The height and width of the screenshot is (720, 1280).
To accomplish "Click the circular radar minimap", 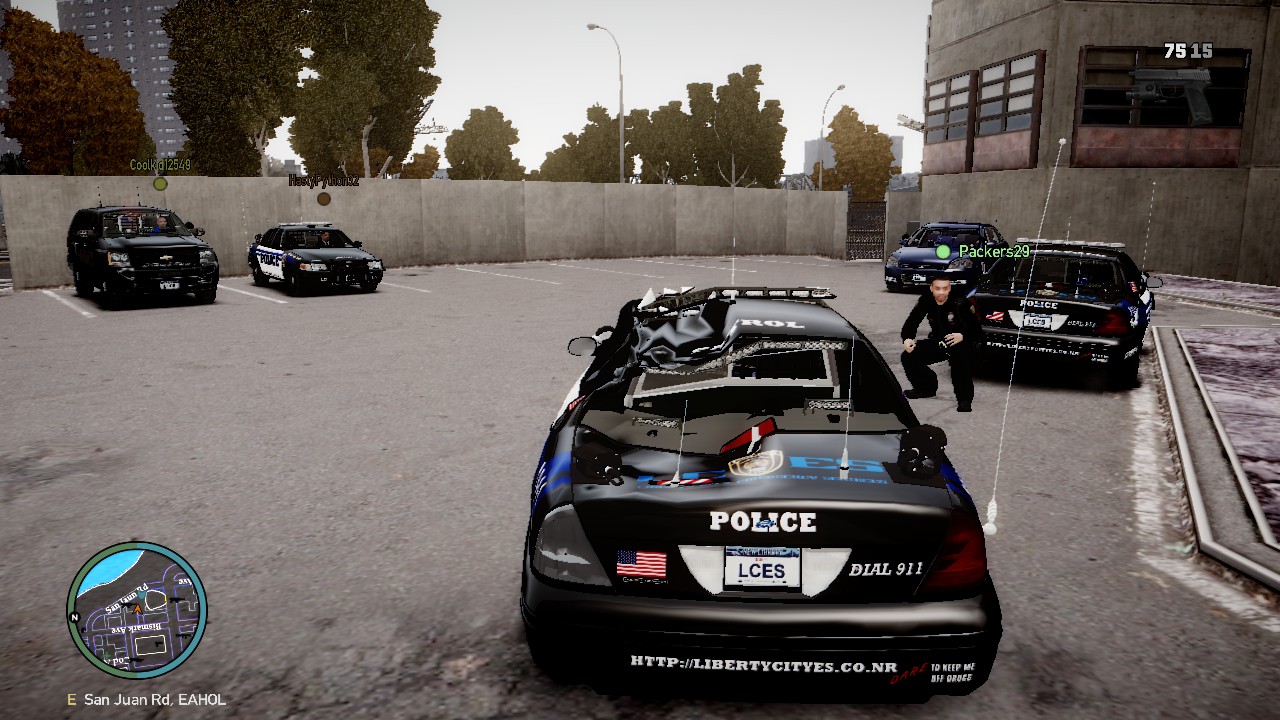I will coord(137,611).
